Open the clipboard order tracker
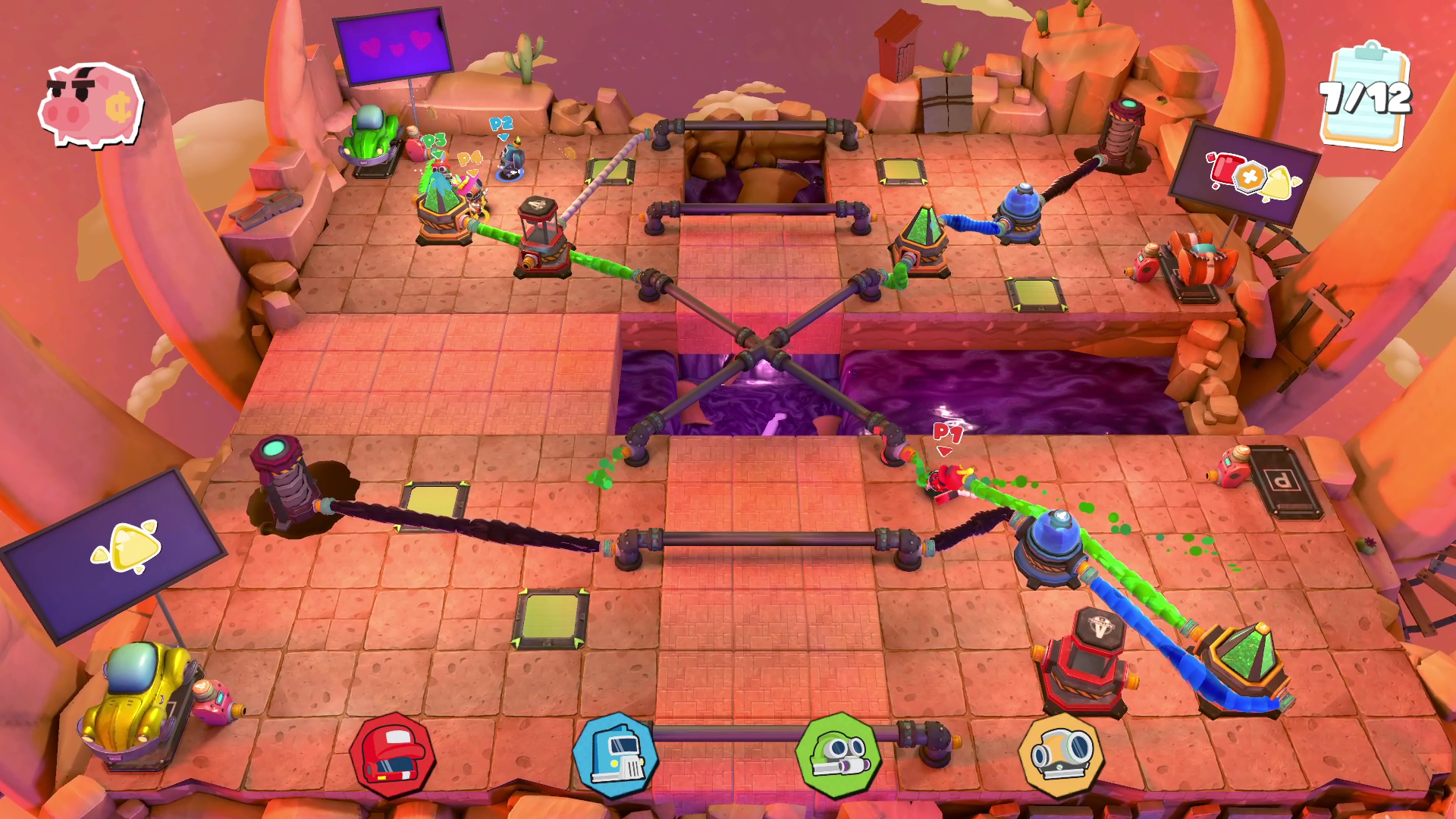This screenshot has width=1456, height=819. click(1365, 98)
